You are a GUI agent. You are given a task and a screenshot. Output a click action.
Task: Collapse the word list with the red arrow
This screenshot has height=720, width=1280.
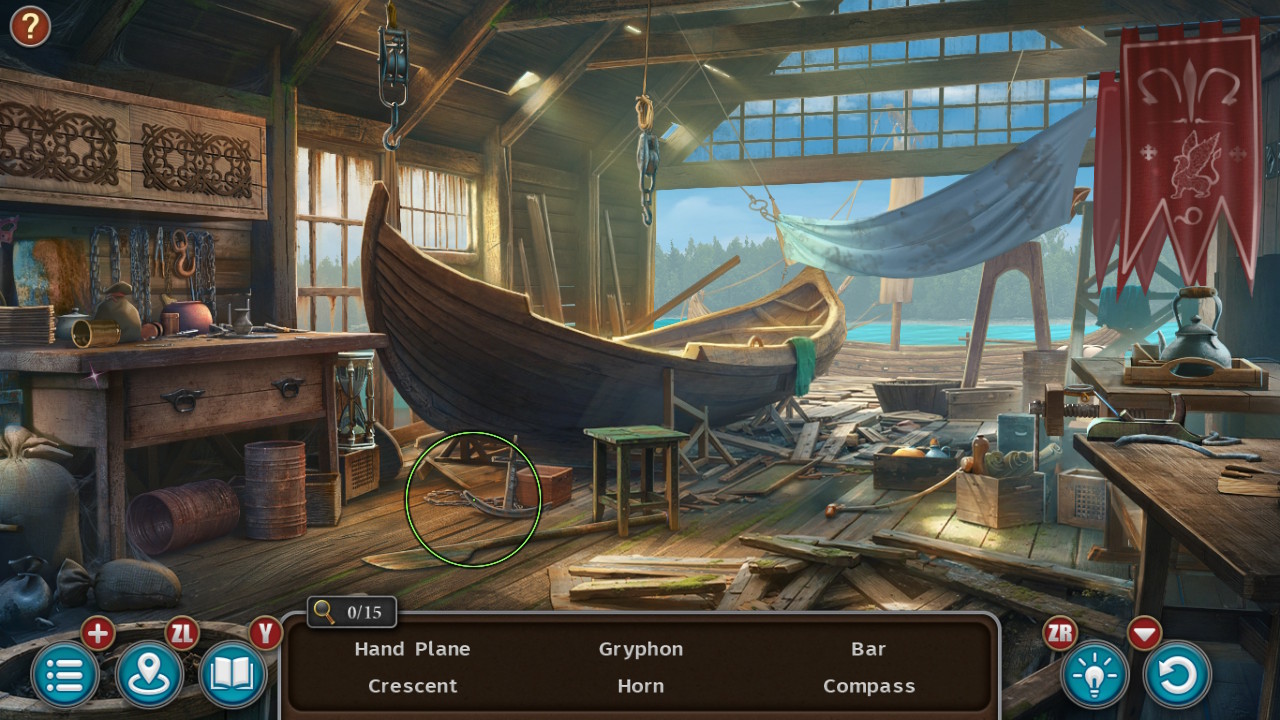pyautogui.click(x=1143, y=633)
